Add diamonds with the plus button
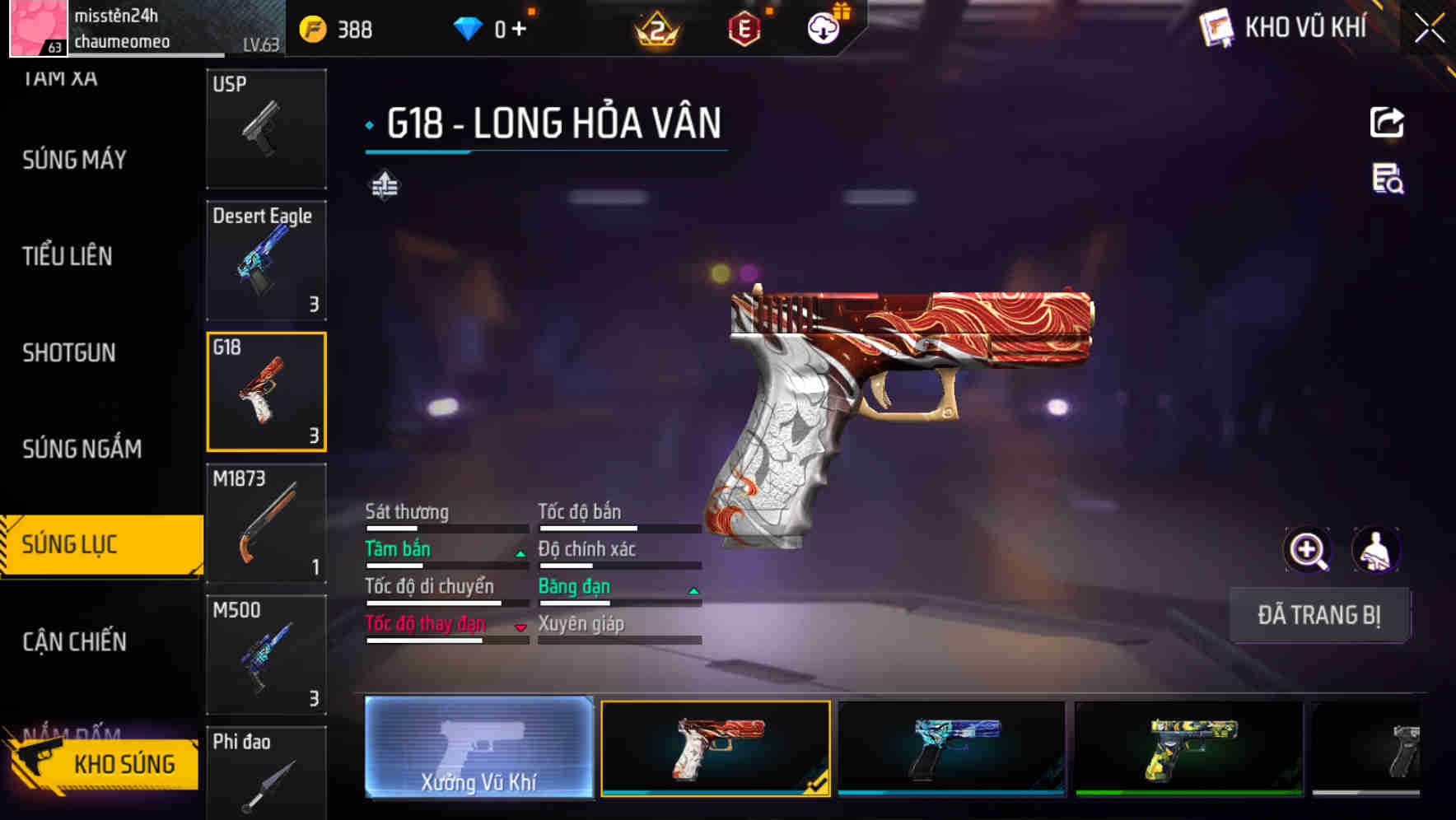The image size is (1456, 820). pos(519,30)
